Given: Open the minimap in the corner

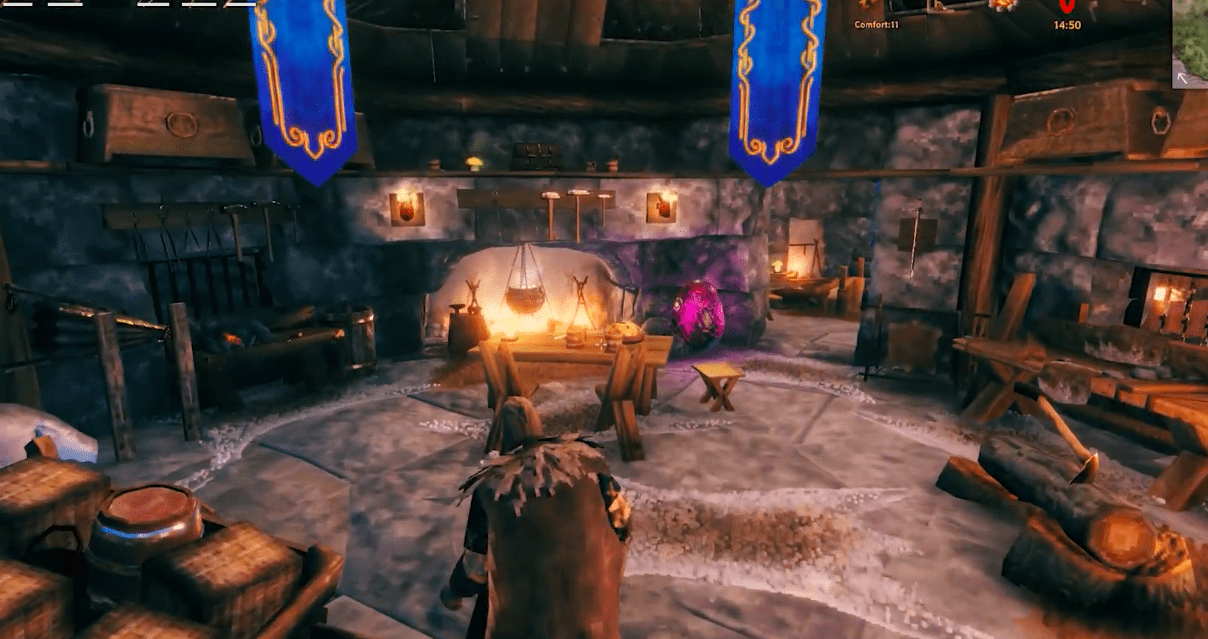Looking at the screenshot, I should click(x=1190, y=44).
